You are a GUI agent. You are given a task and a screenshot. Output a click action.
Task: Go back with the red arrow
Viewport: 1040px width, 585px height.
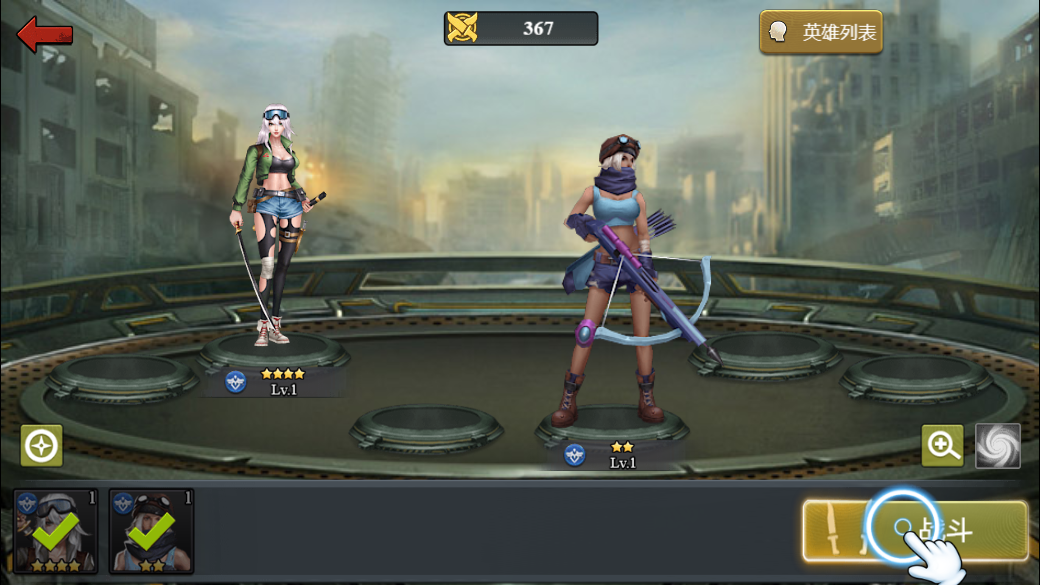pyautogui.click(x=45, y=34)
